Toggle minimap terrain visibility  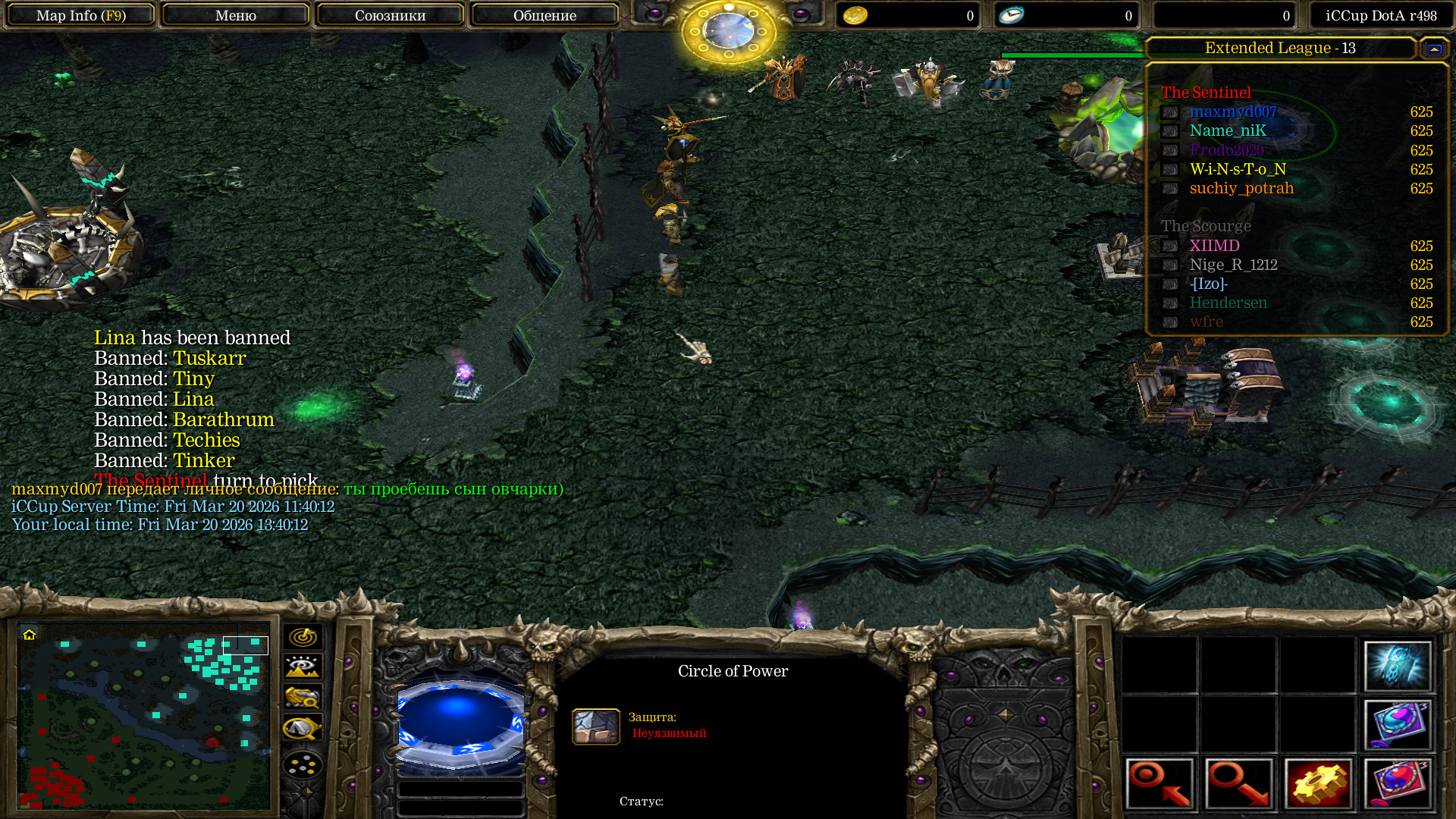coord(303,667)
